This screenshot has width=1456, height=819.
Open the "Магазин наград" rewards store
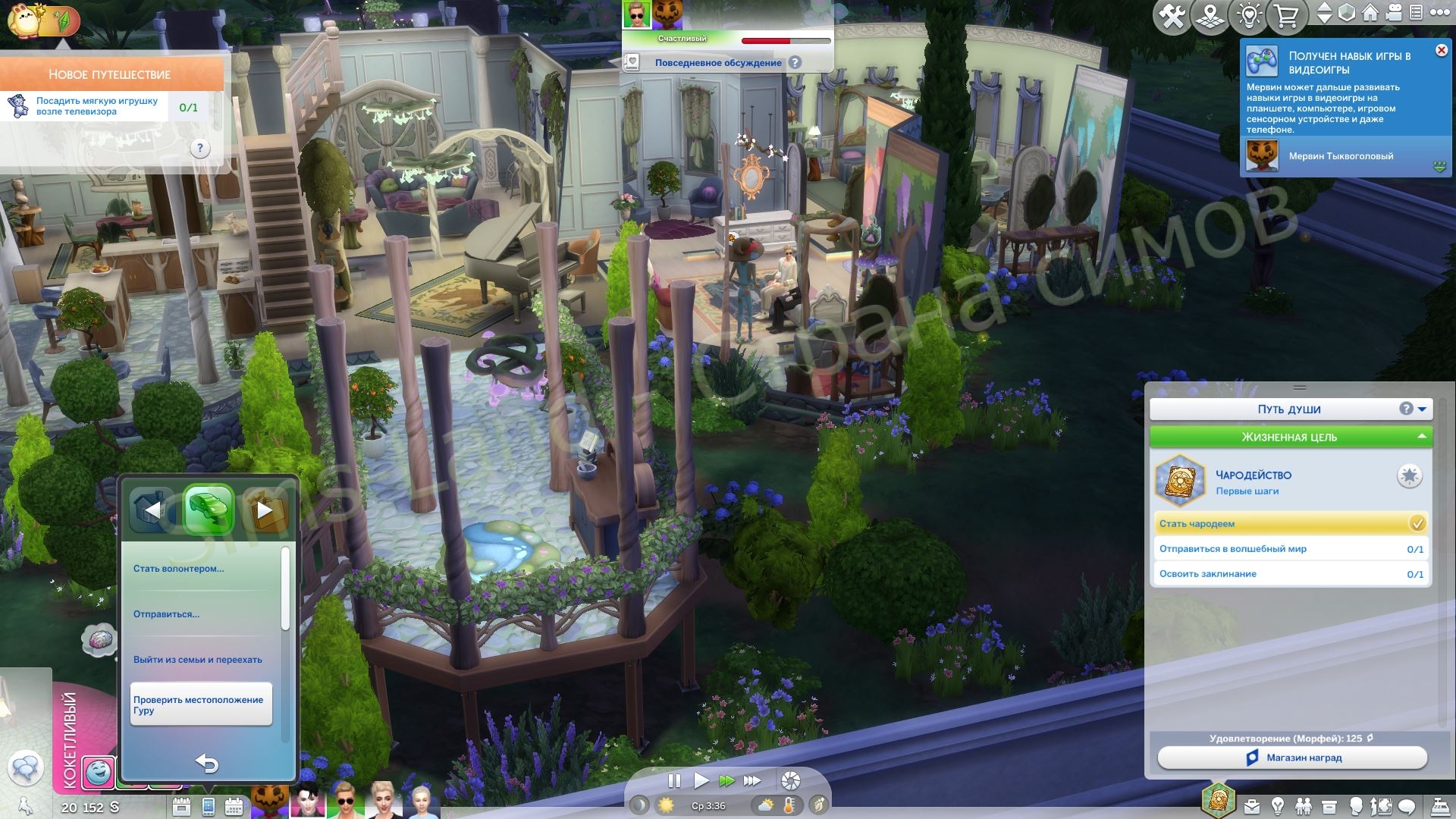pyautogui.click(x=1292, y=758)
